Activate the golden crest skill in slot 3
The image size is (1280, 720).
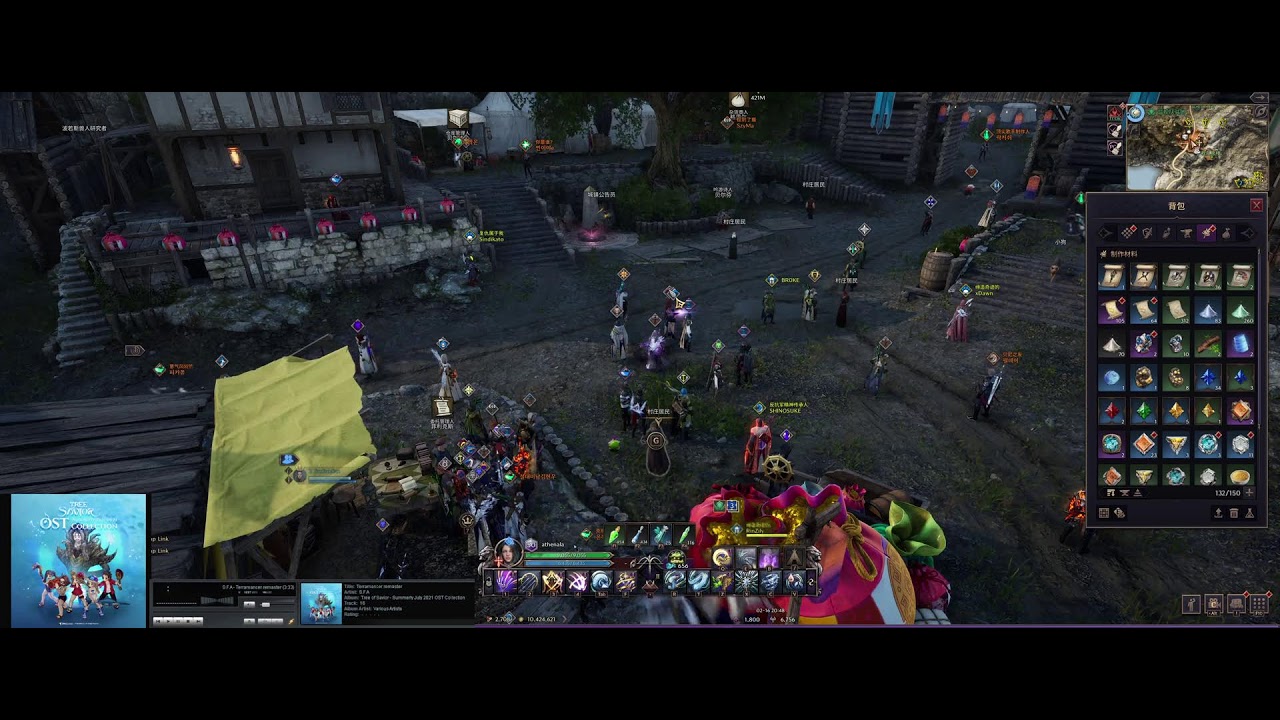click(x=552, y=581)
